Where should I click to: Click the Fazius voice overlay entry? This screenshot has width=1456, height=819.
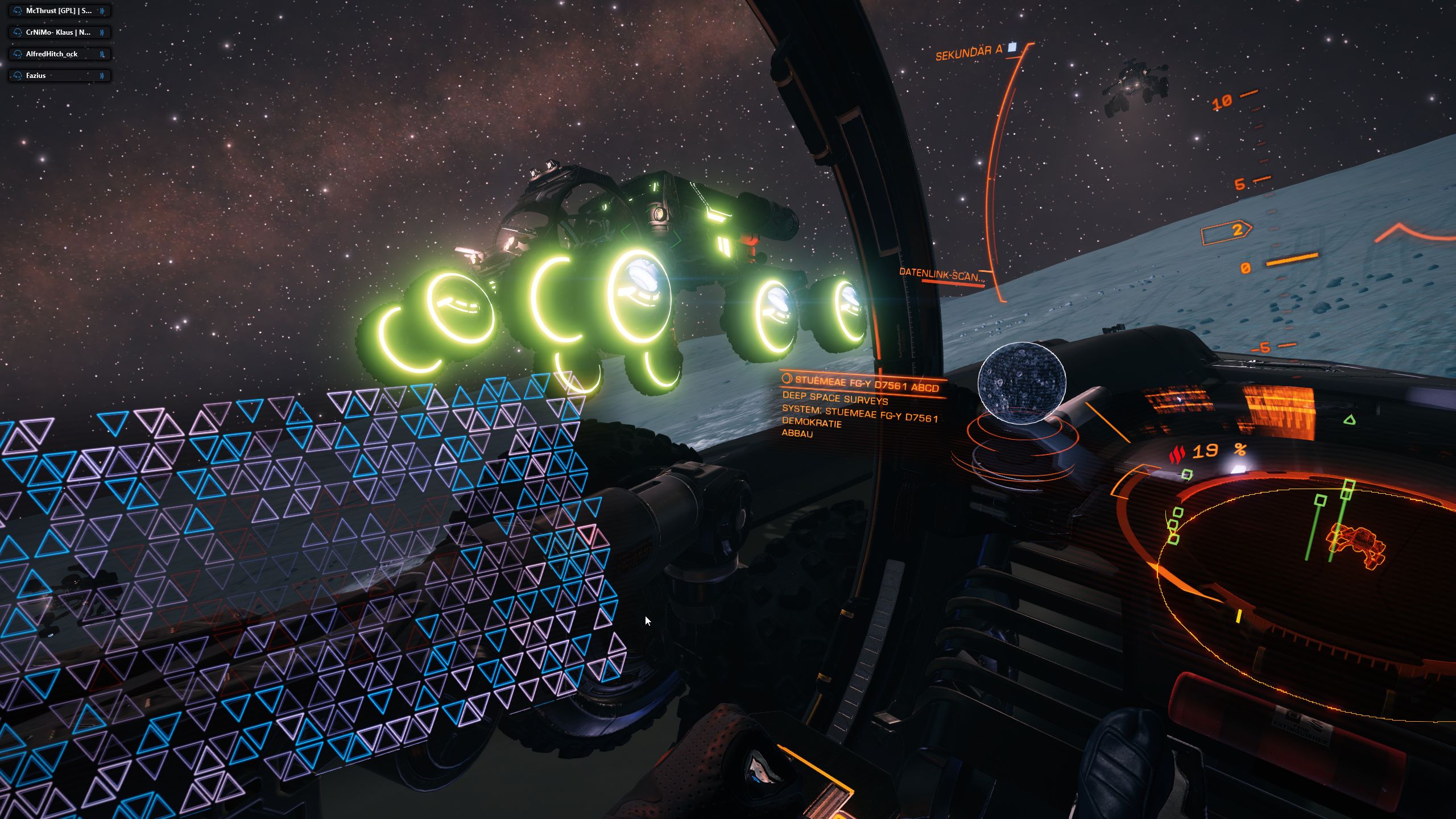[59, 76]
